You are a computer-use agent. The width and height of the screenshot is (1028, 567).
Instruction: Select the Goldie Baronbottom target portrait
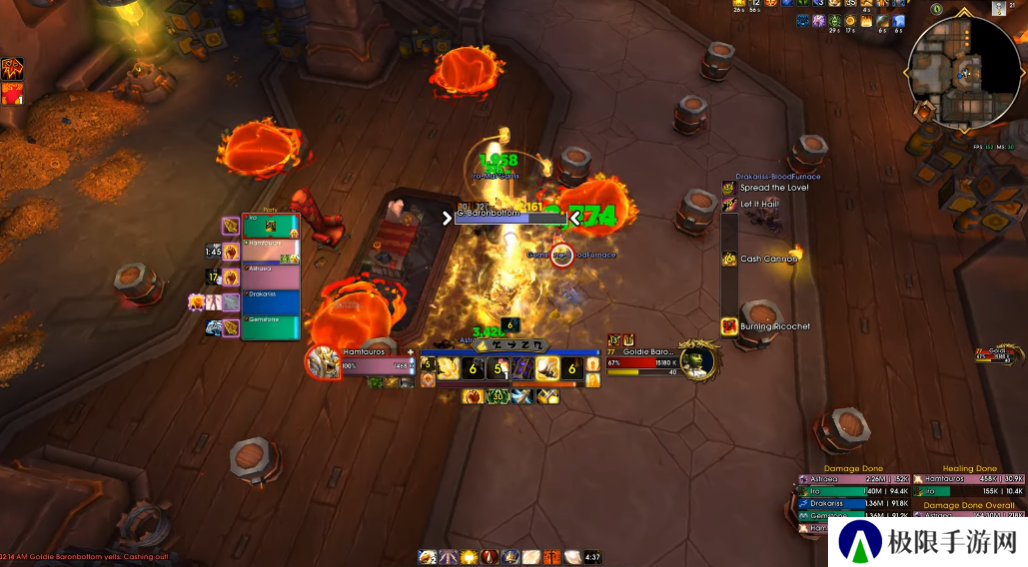pos(698,360)
